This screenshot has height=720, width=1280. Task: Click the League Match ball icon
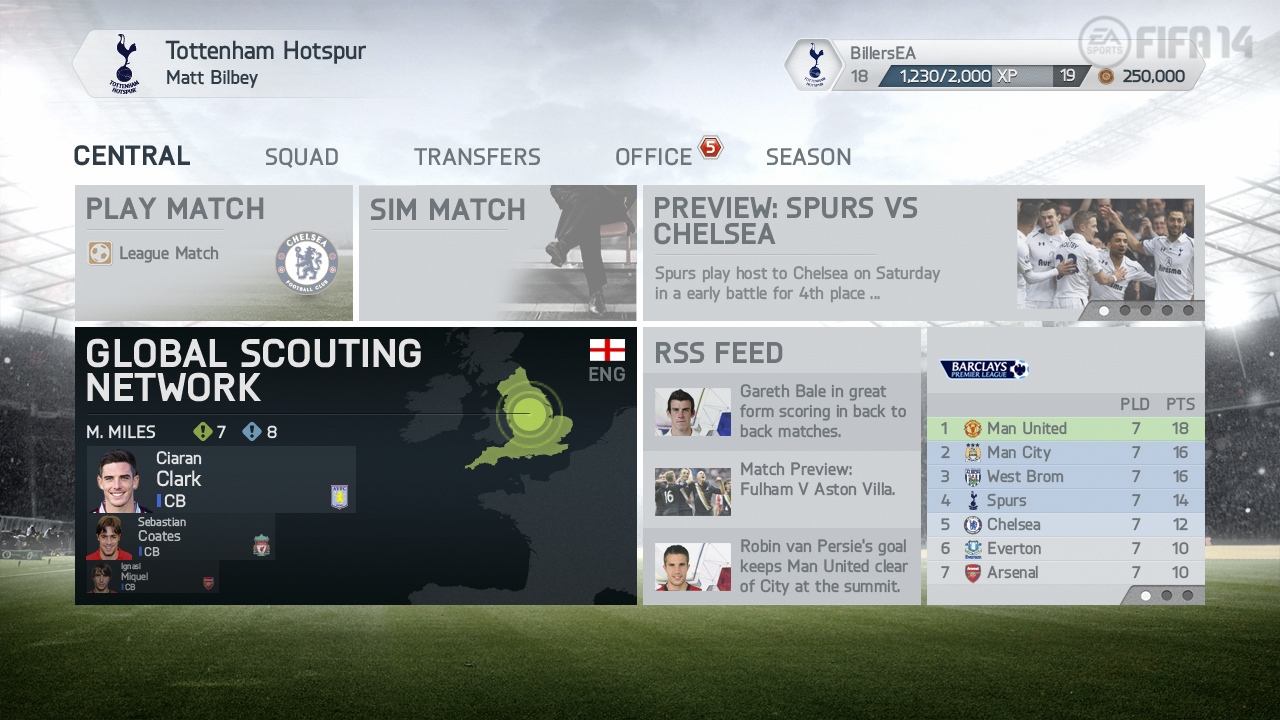tap(100, 253)
